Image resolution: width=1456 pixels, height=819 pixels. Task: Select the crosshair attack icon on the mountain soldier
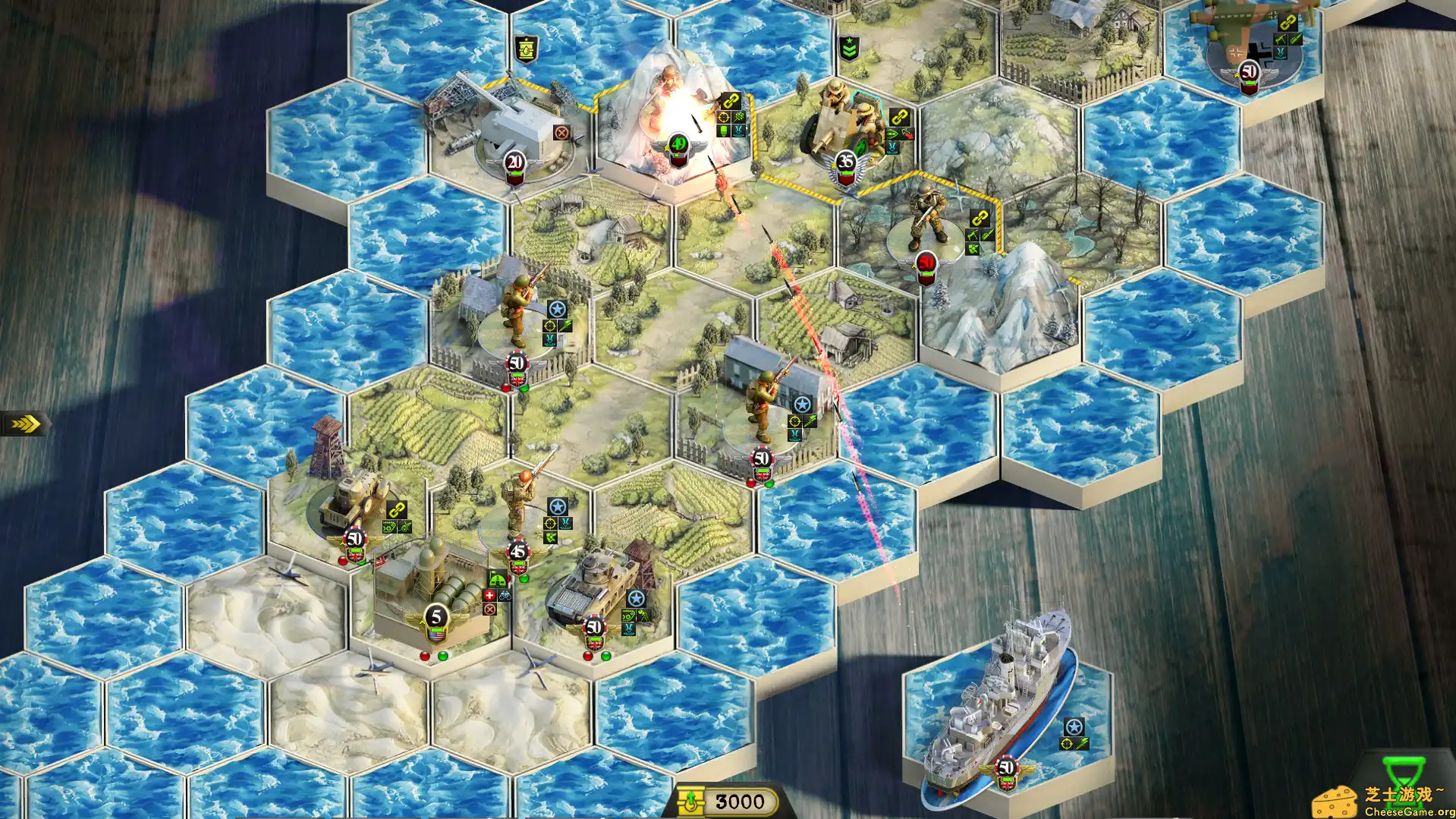723,117
